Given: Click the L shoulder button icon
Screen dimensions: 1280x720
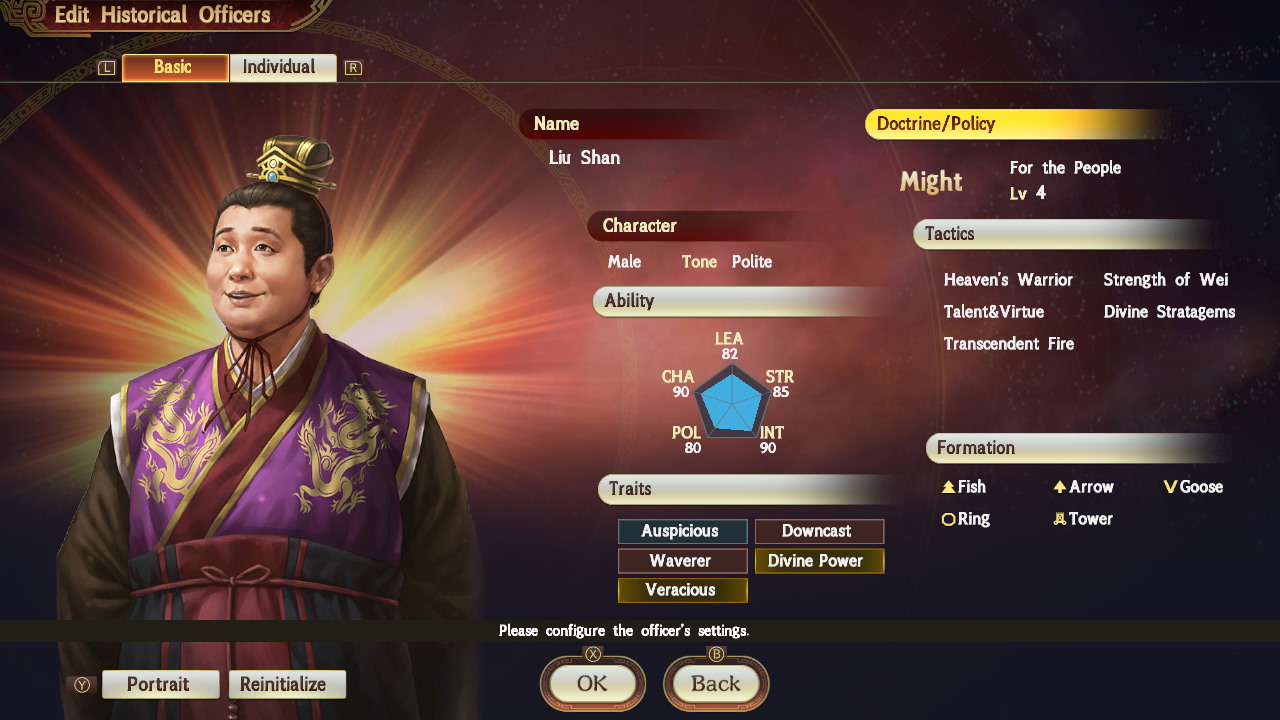Looking at the screenshot, I should pos(105,67).
